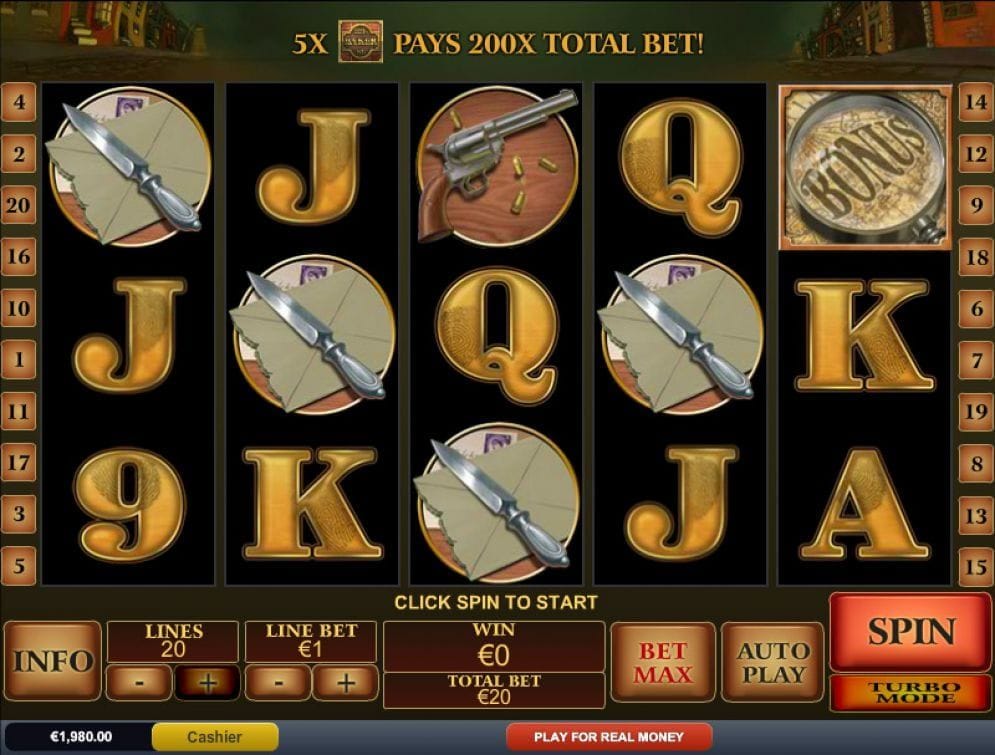Click Play For Real Money
Image resolution: width=995 pixels, height=755 pixels.
click(x=608, y=737)
